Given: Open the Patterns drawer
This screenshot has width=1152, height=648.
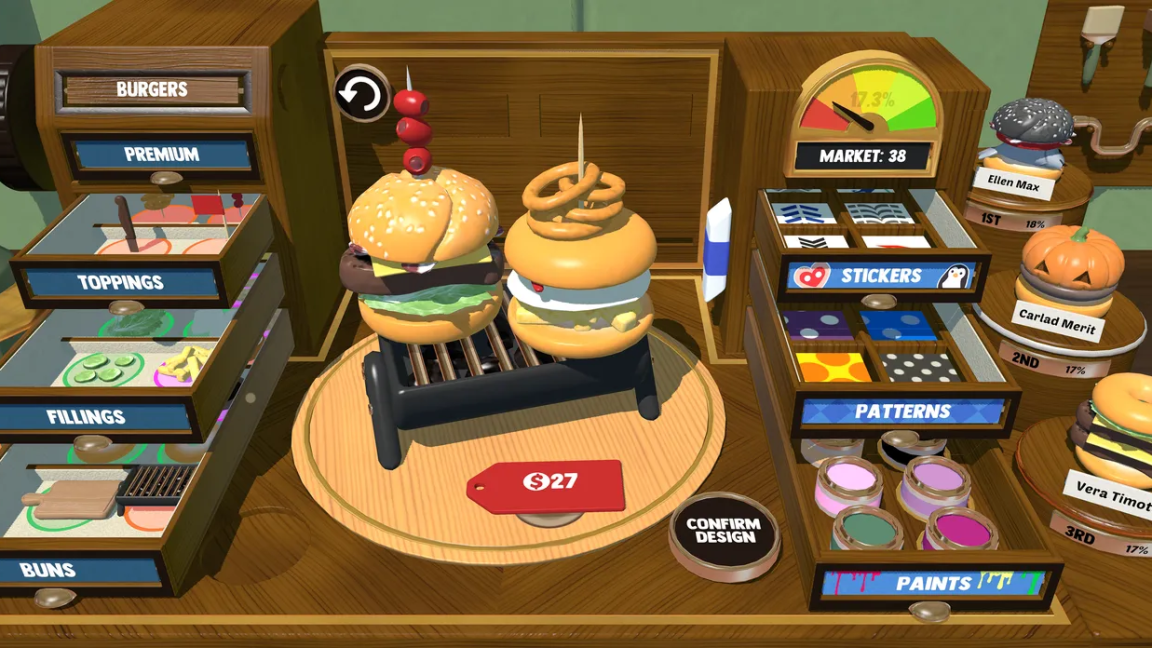Looking at the screenshot, I should pyautogui.click(x=902, y=411).
